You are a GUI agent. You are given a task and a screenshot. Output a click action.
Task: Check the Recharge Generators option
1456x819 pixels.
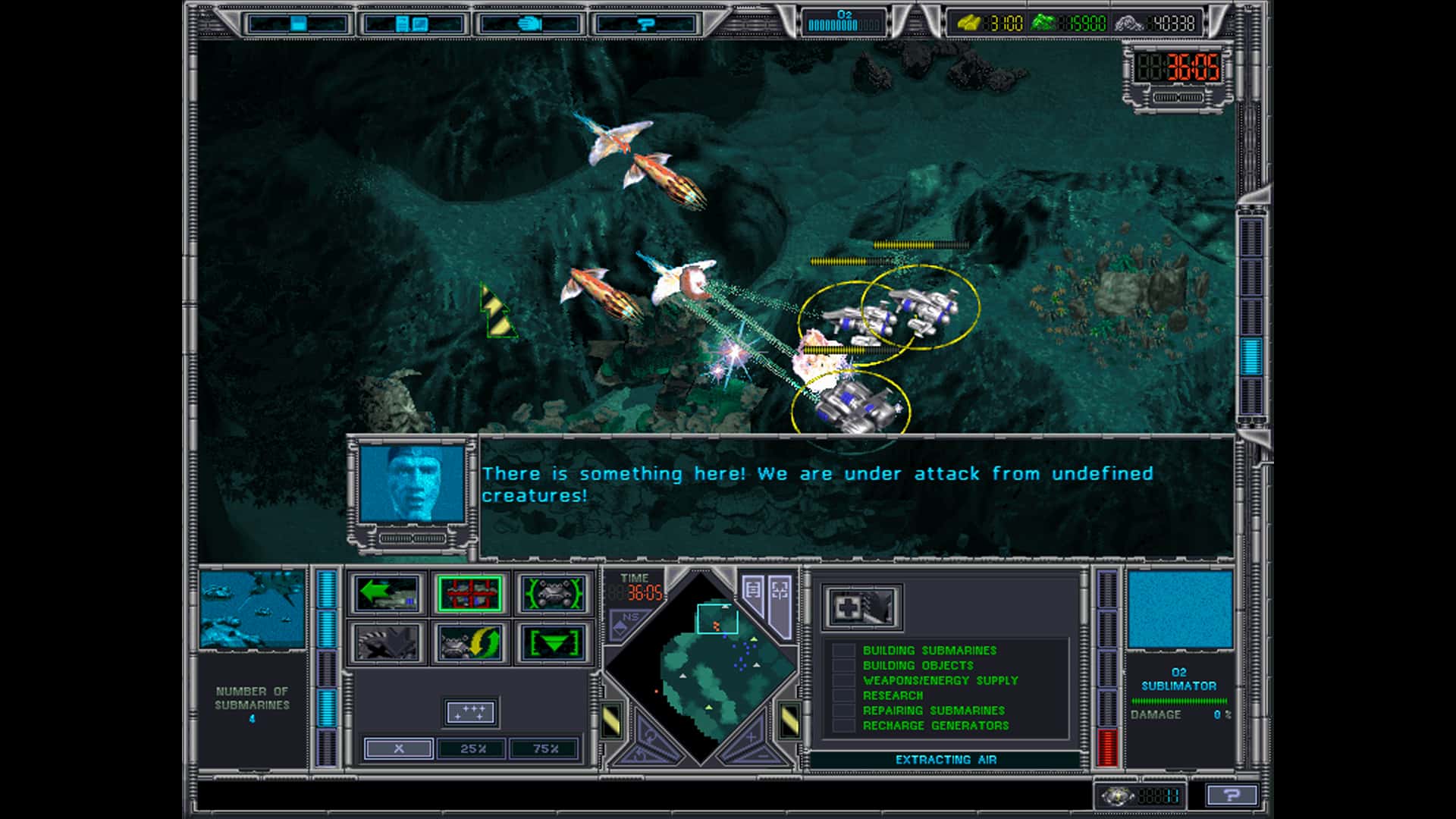click(x=842, y=726)
